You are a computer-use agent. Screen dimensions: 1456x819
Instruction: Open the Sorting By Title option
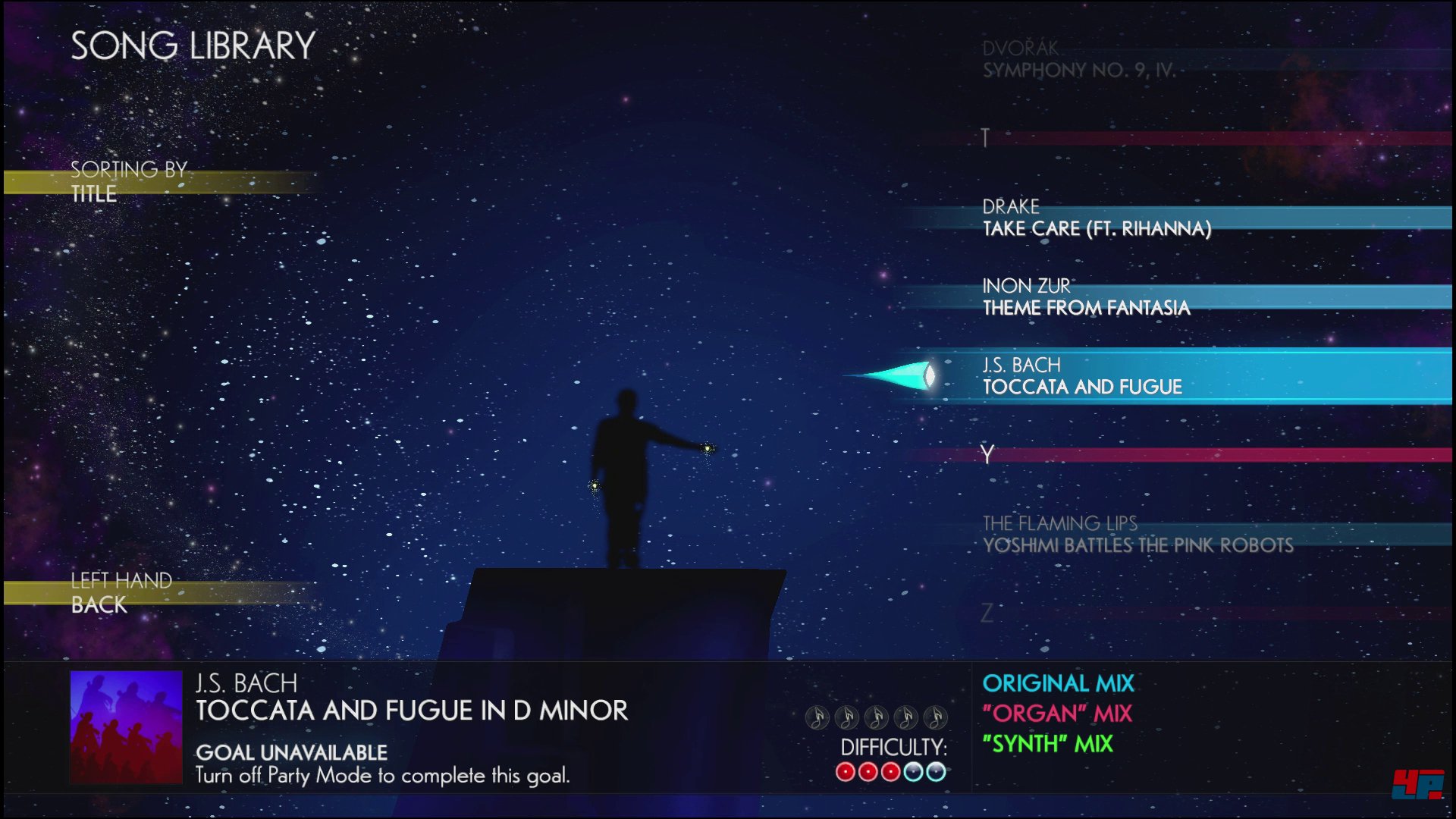click(x=129, y=182)
